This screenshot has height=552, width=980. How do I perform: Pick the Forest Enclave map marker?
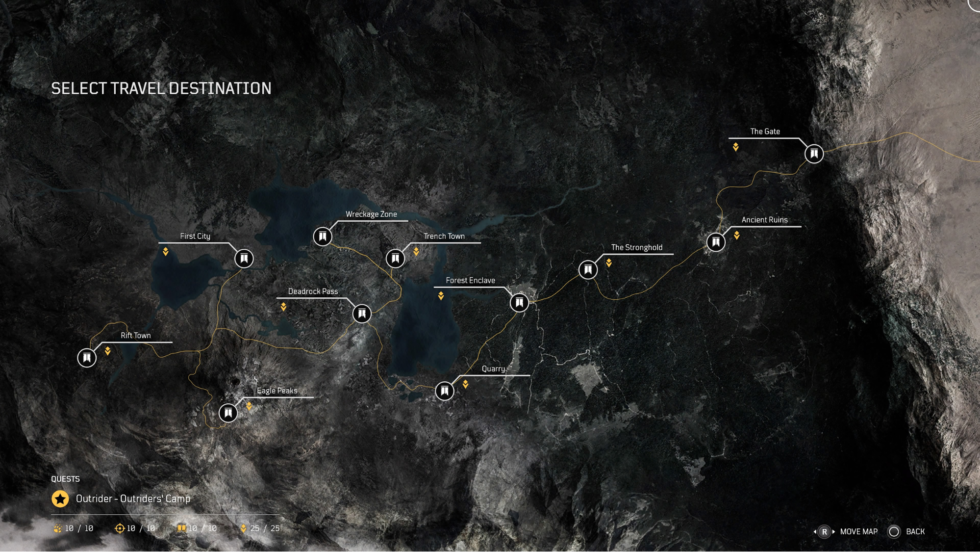pos(518,302)
